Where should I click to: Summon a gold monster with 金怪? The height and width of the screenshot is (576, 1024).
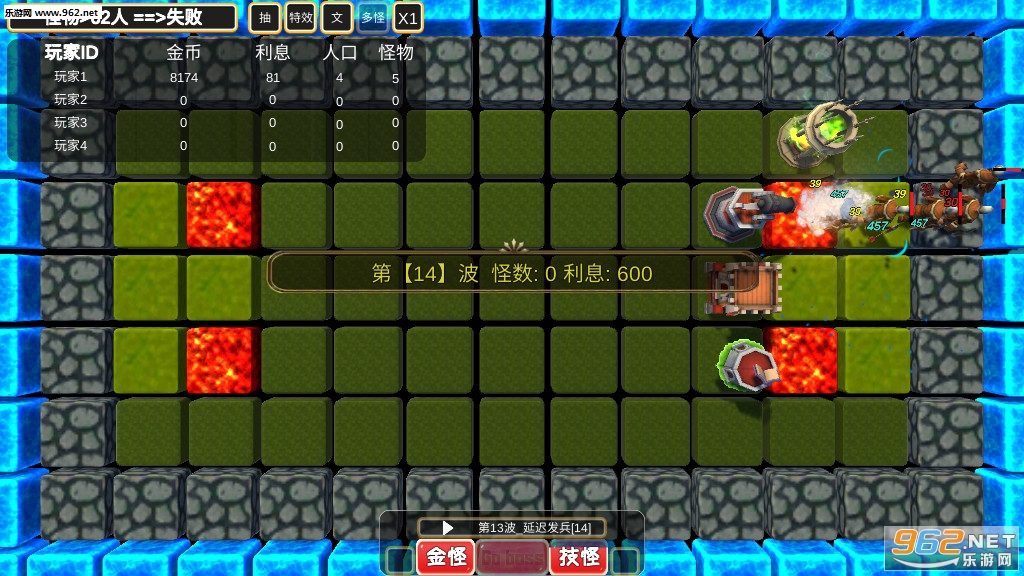(x=445, y=557)
